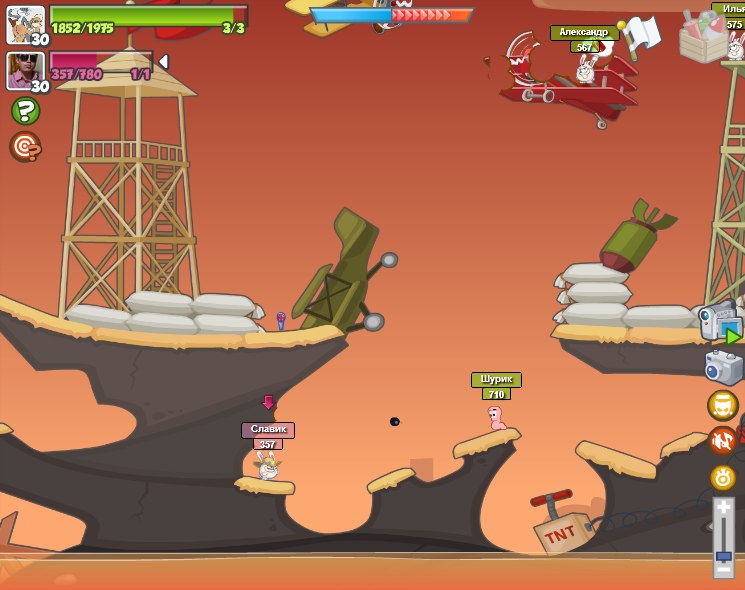745x590 pixels.
Task: Select the green team's player avatar
Action: point(25,25)
